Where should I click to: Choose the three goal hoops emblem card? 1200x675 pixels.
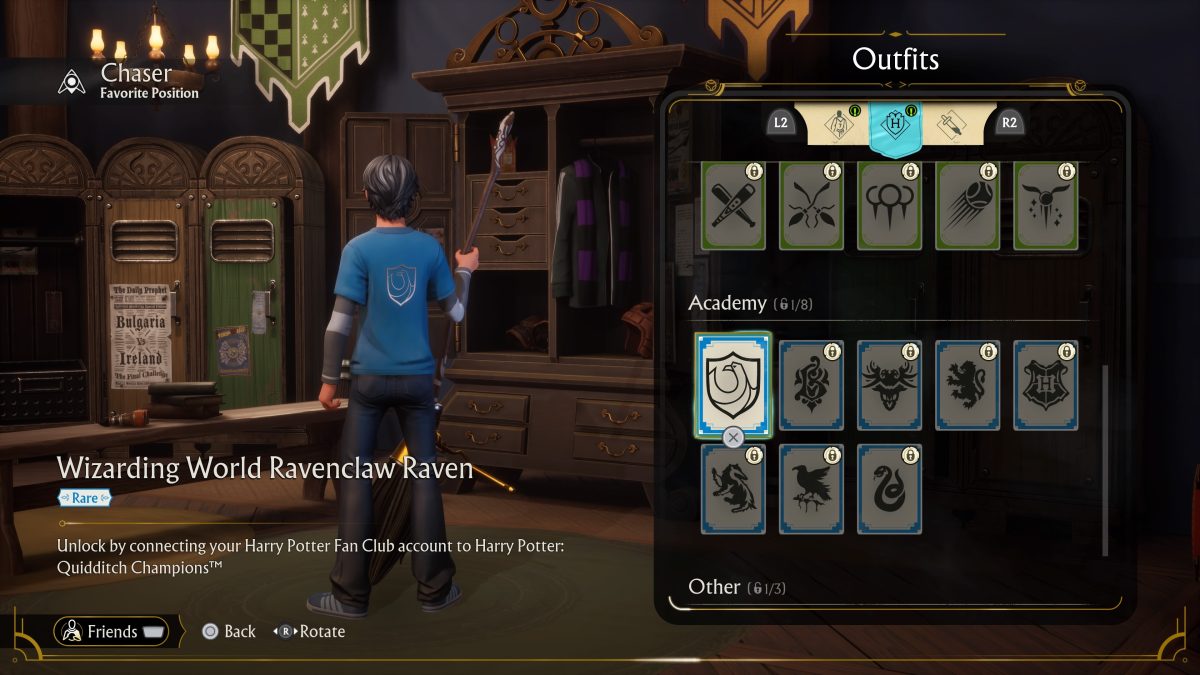(x=889, y=205)
